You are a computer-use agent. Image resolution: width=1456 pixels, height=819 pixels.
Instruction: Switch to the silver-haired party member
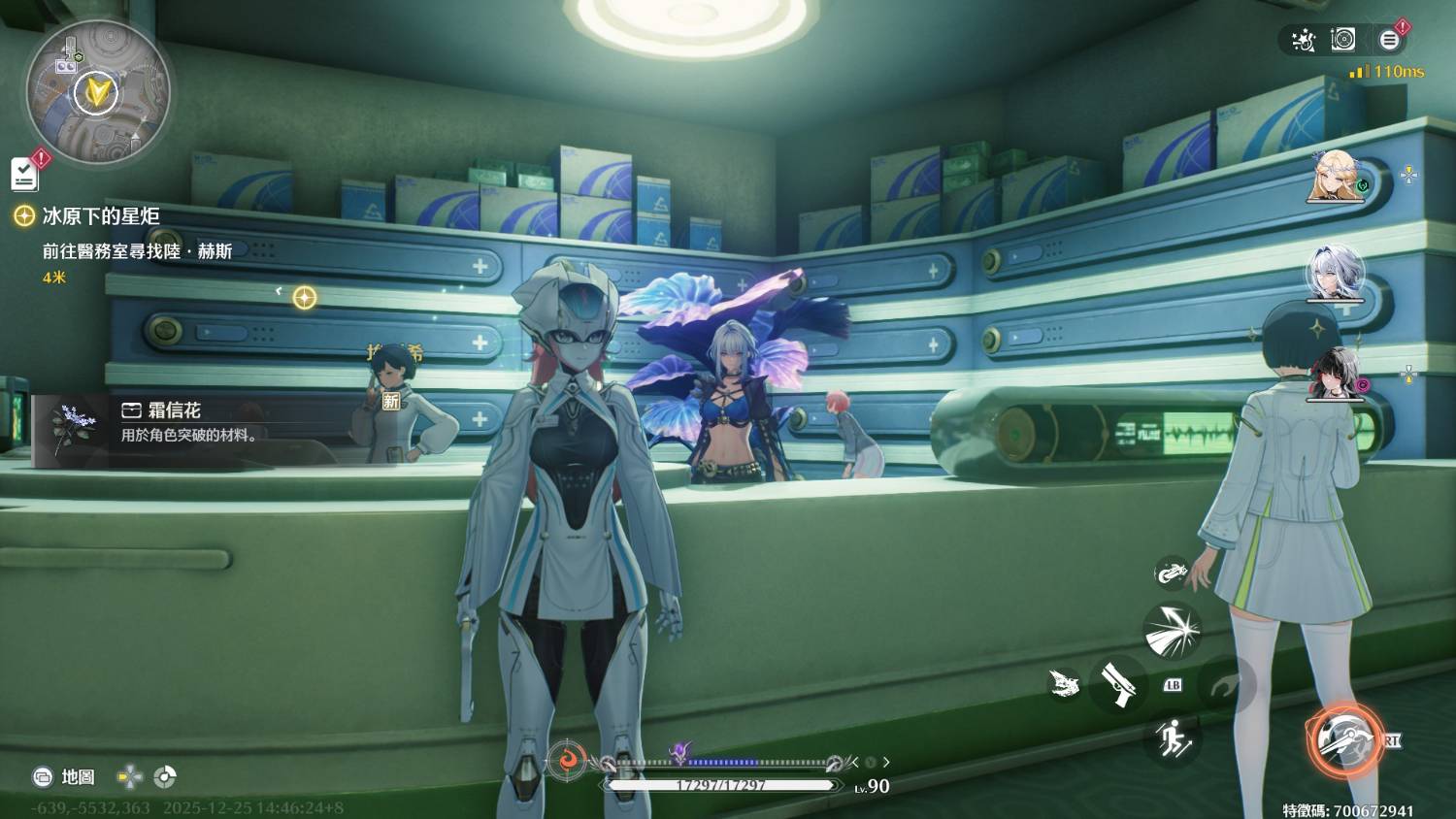(x=1335, y=273)
